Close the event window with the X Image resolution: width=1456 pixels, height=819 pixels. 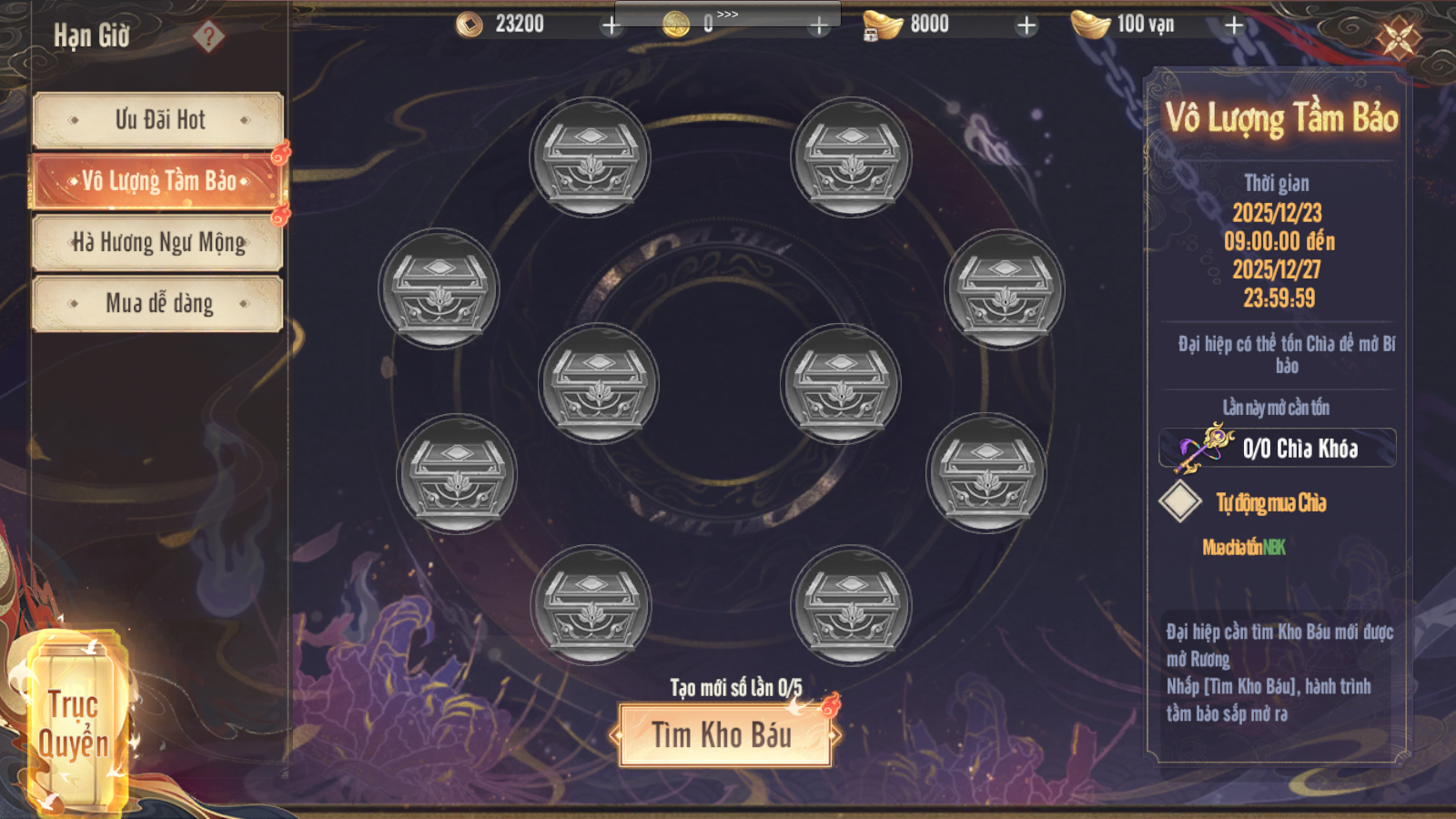[1399, 38]
